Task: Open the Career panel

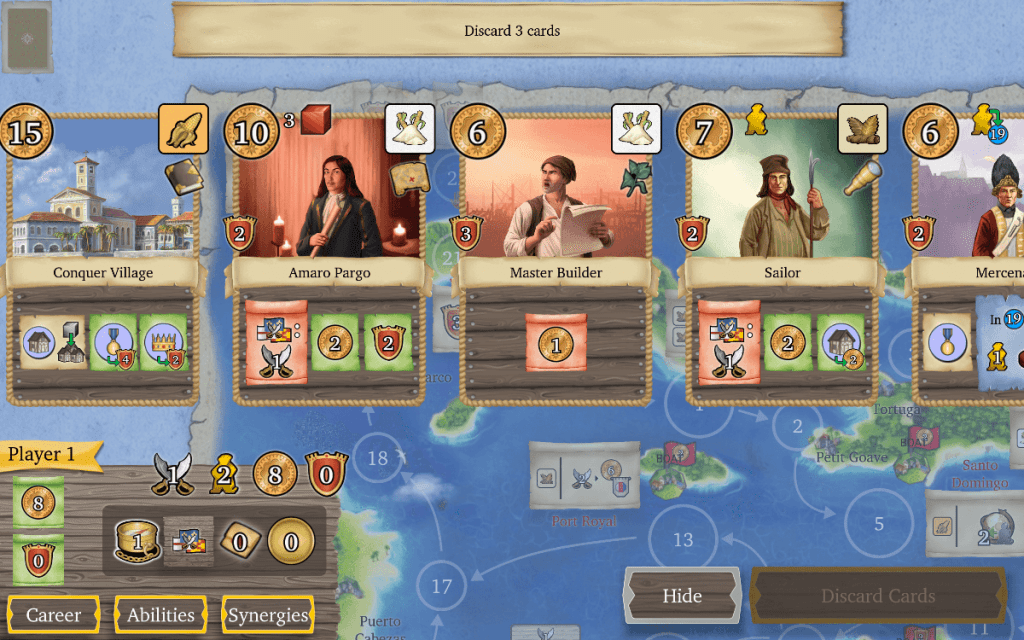Action: 54,615
